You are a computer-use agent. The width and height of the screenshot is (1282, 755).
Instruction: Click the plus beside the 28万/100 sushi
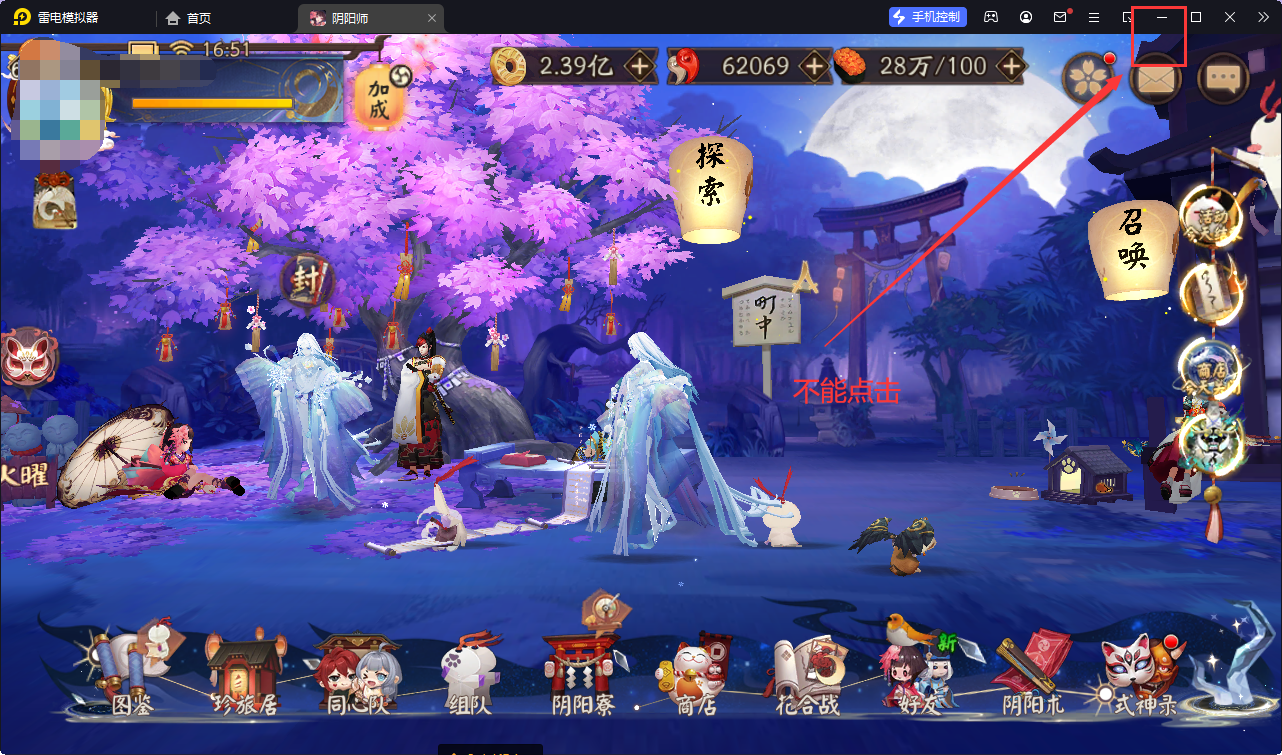(x=1012, y=67)
